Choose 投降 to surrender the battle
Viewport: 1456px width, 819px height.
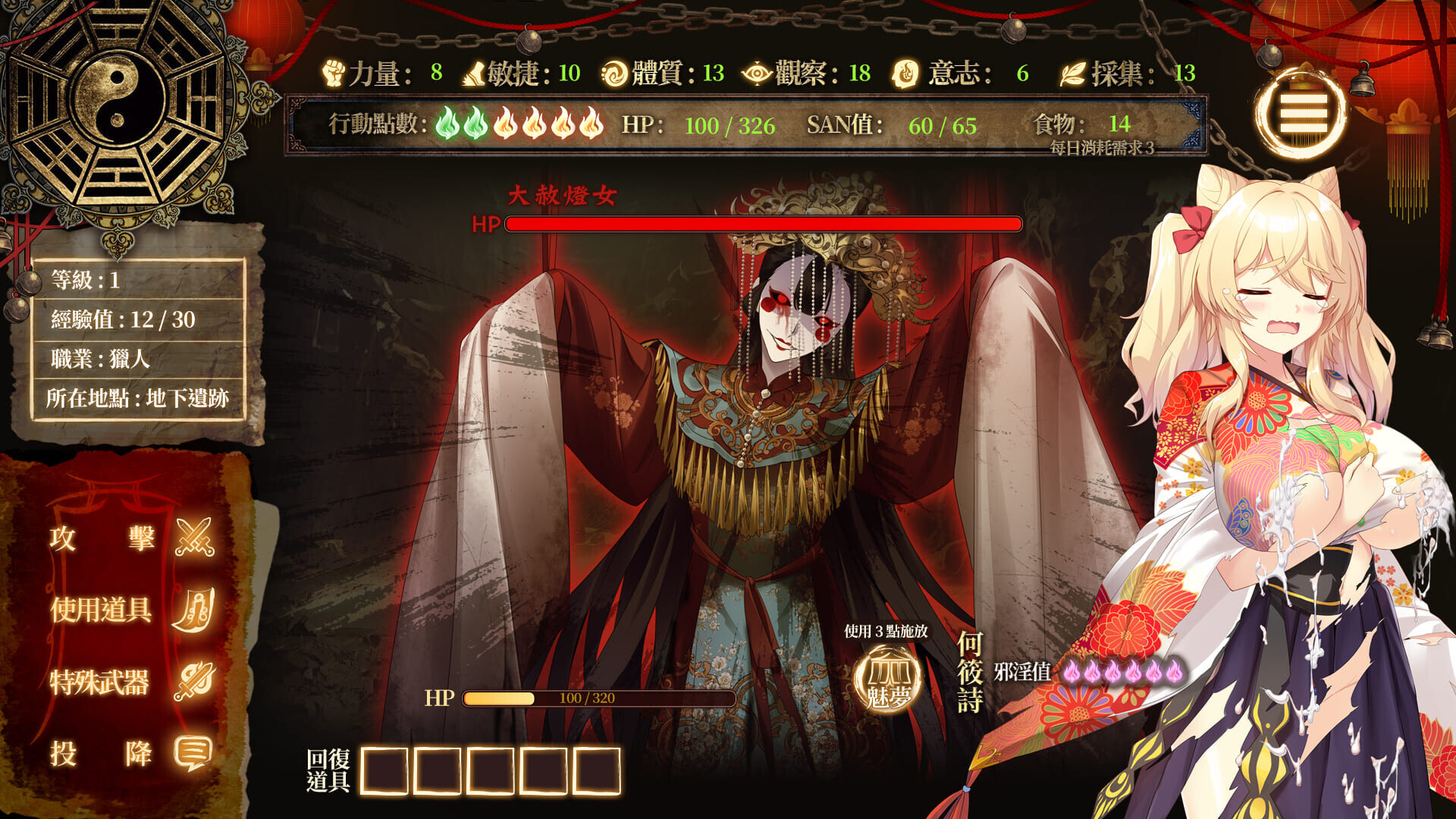132,754
